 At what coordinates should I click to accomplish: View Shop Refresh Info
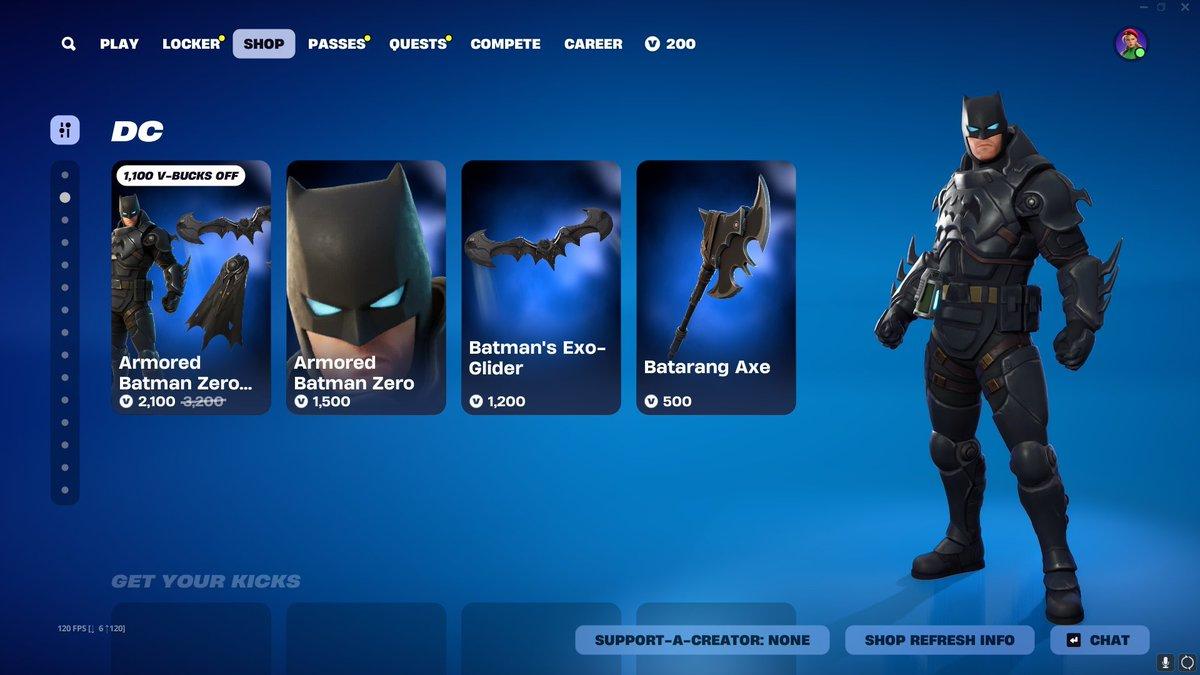tap(939, 640)
